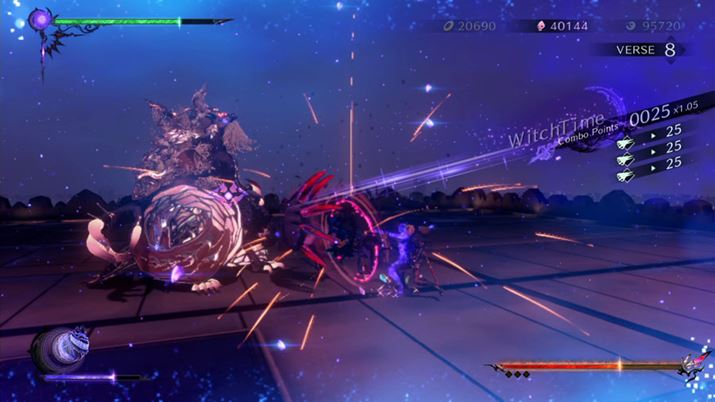
Task: Click the enemy emblem by the boss bar
Action: click(x=690, y=367)
